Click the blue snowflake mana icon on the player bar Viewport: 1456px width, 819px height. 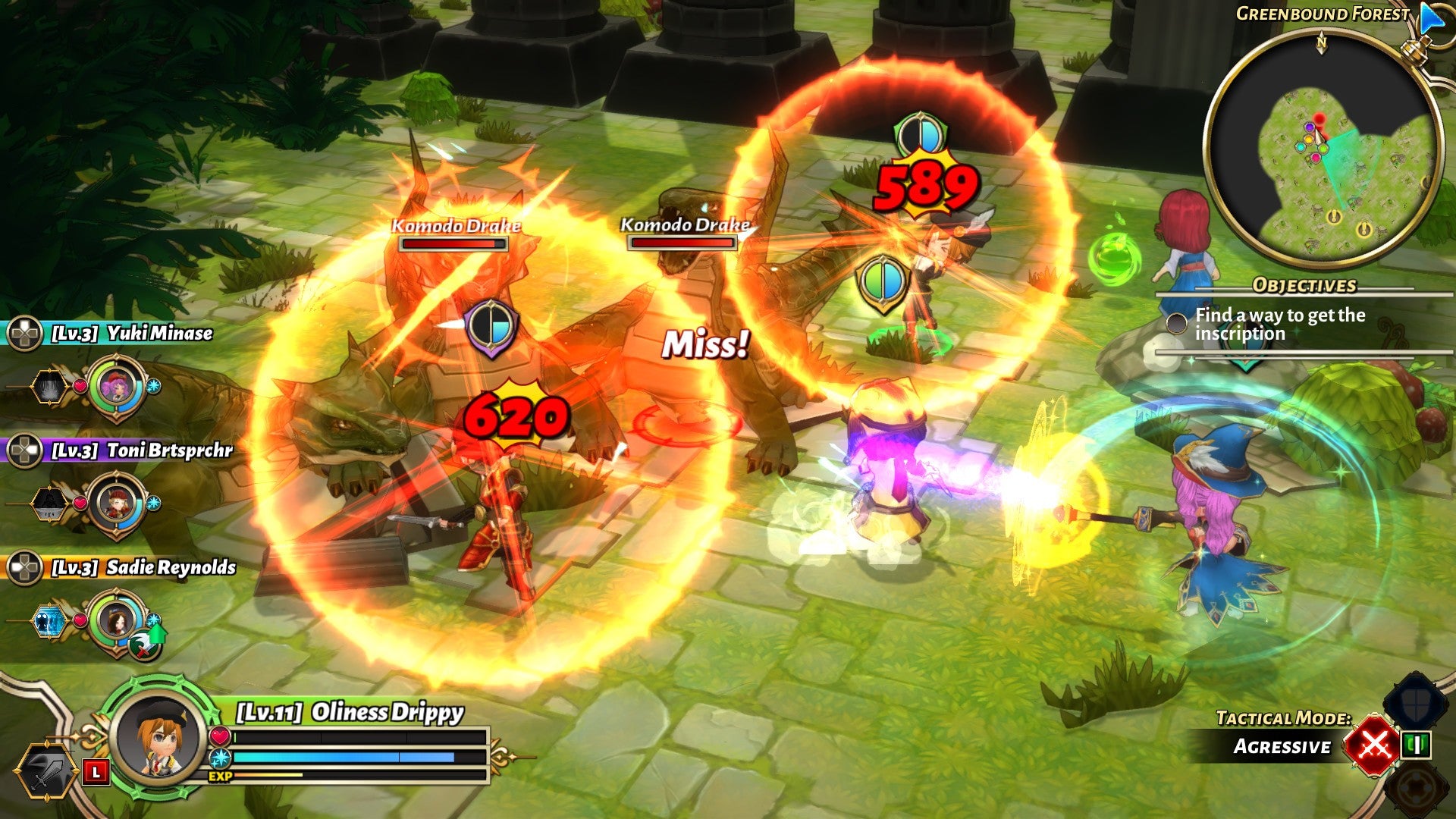coord(220,757)
